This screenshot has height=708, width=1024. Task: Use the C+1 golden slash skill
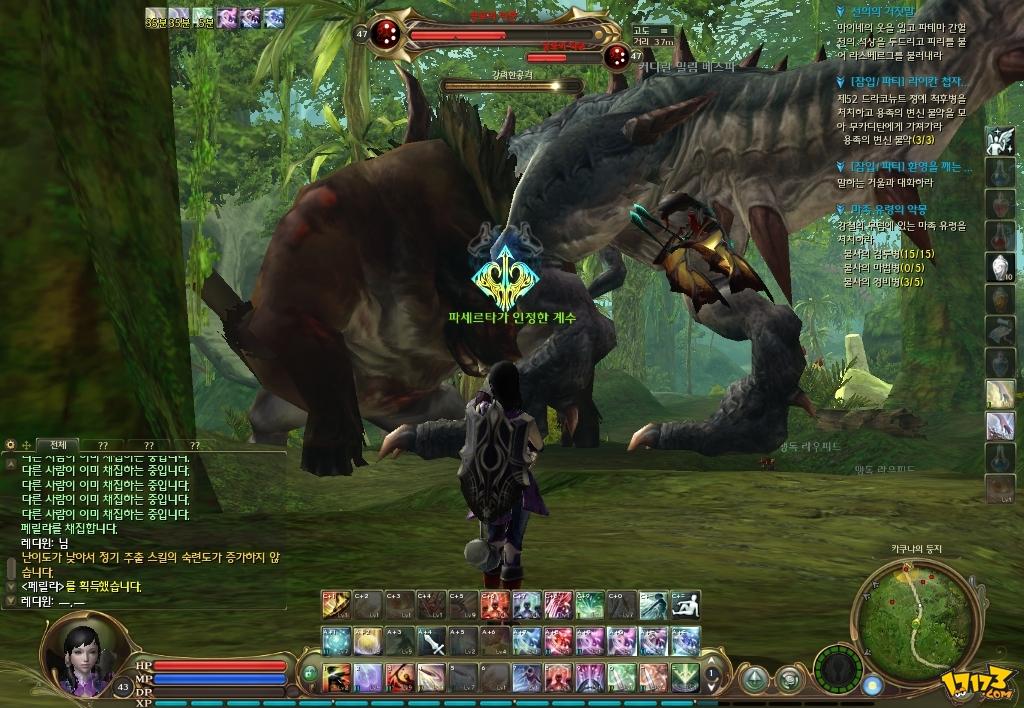click(336, 605)
